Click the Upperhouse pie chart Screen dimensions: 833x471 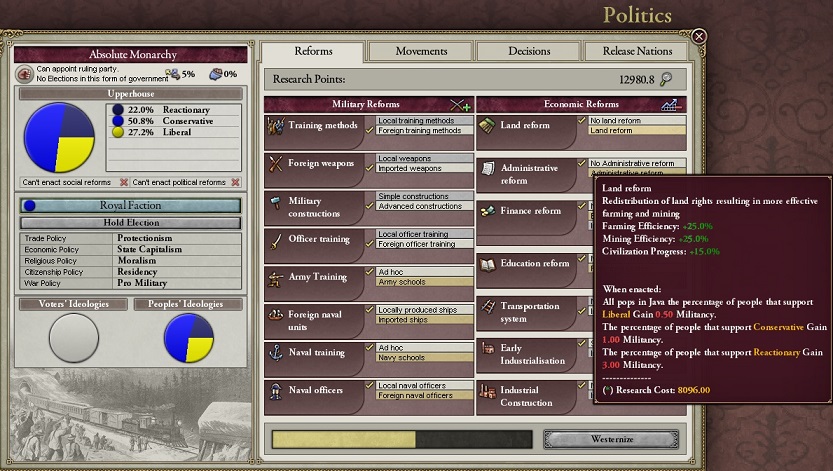[x=58, y=137]
